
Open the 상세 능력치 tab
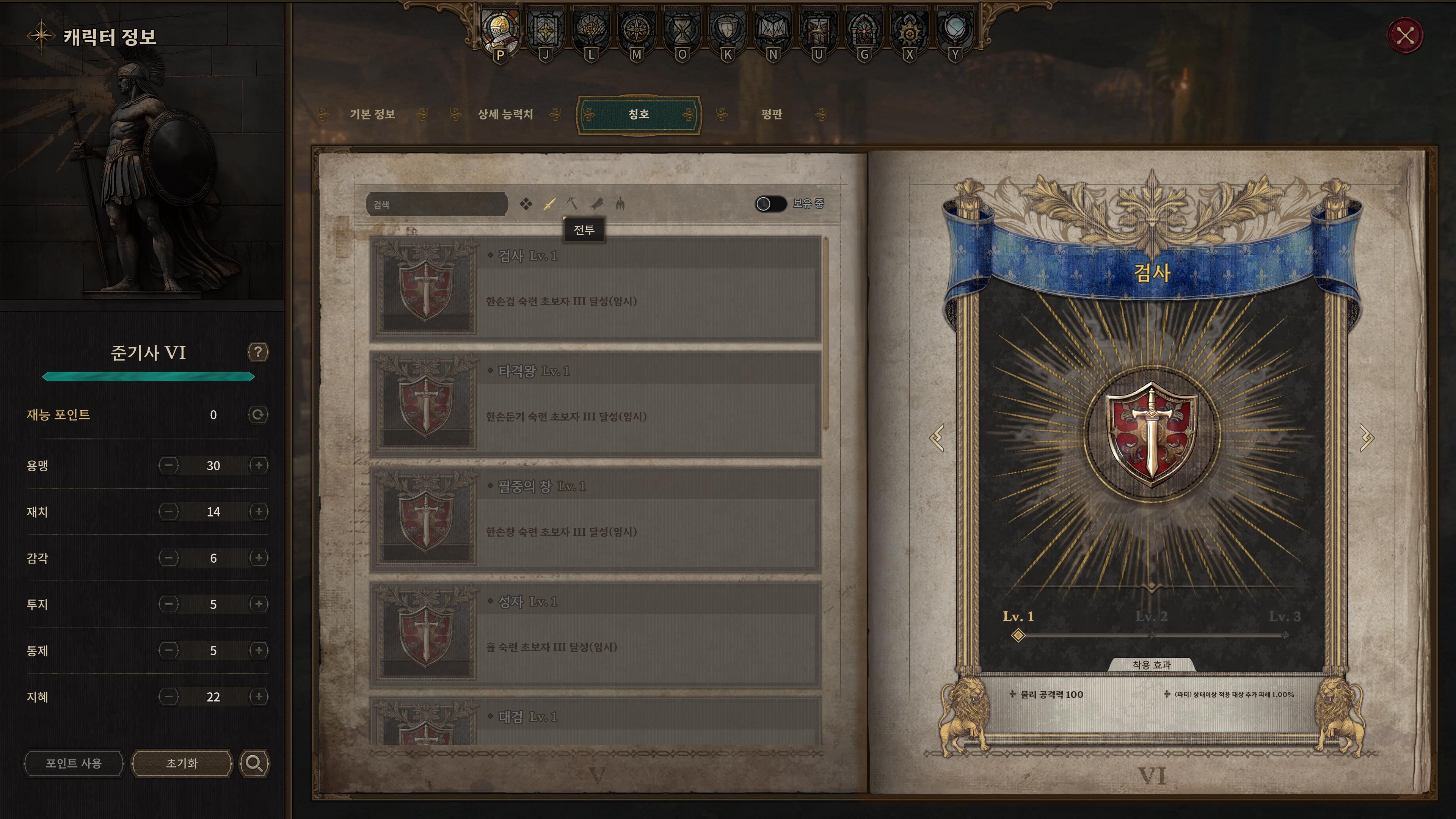(505, 115)
